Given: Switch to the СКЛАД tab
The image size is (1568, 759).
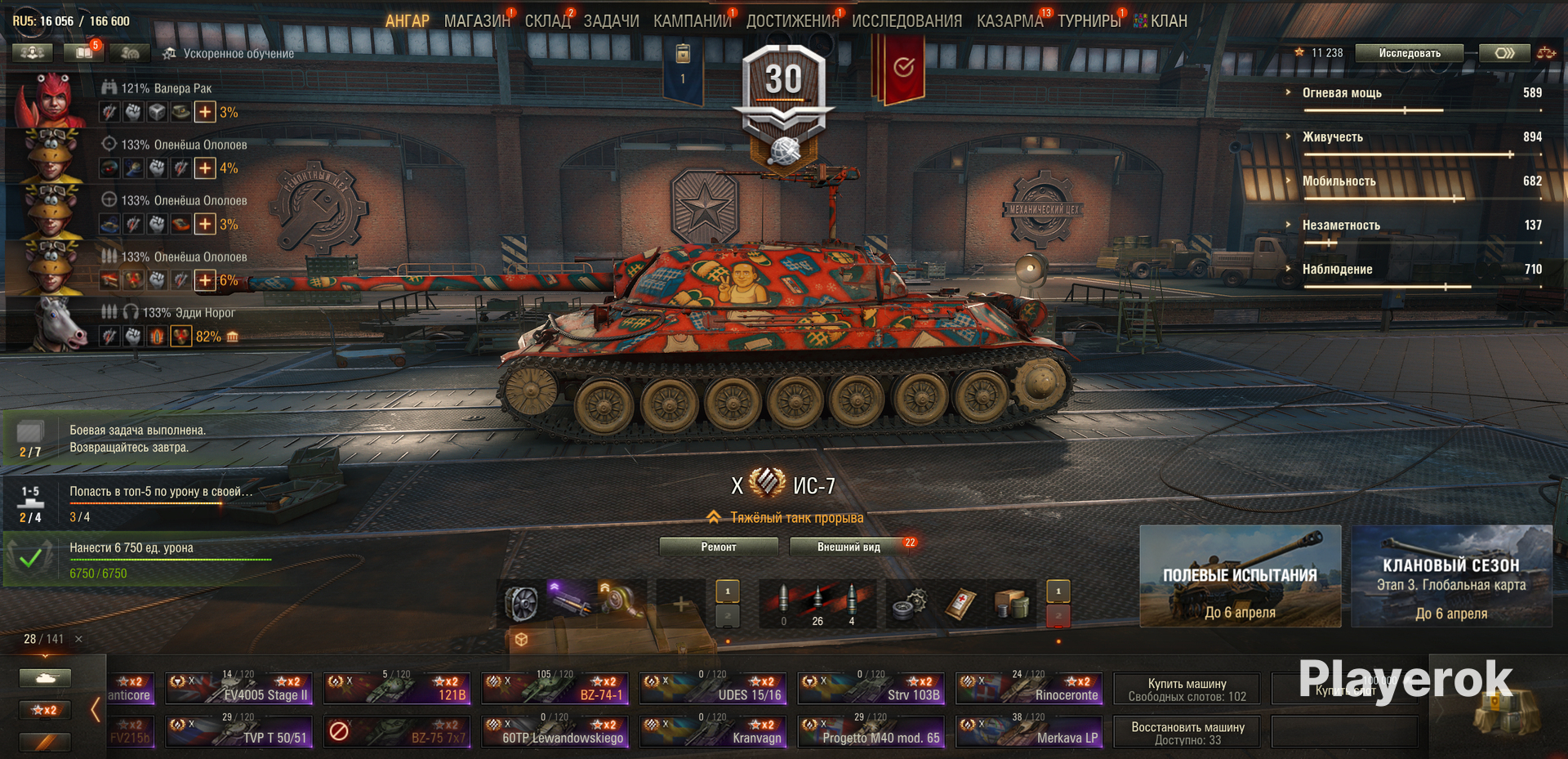Looking at the screenshot, I should click(547, 21).
